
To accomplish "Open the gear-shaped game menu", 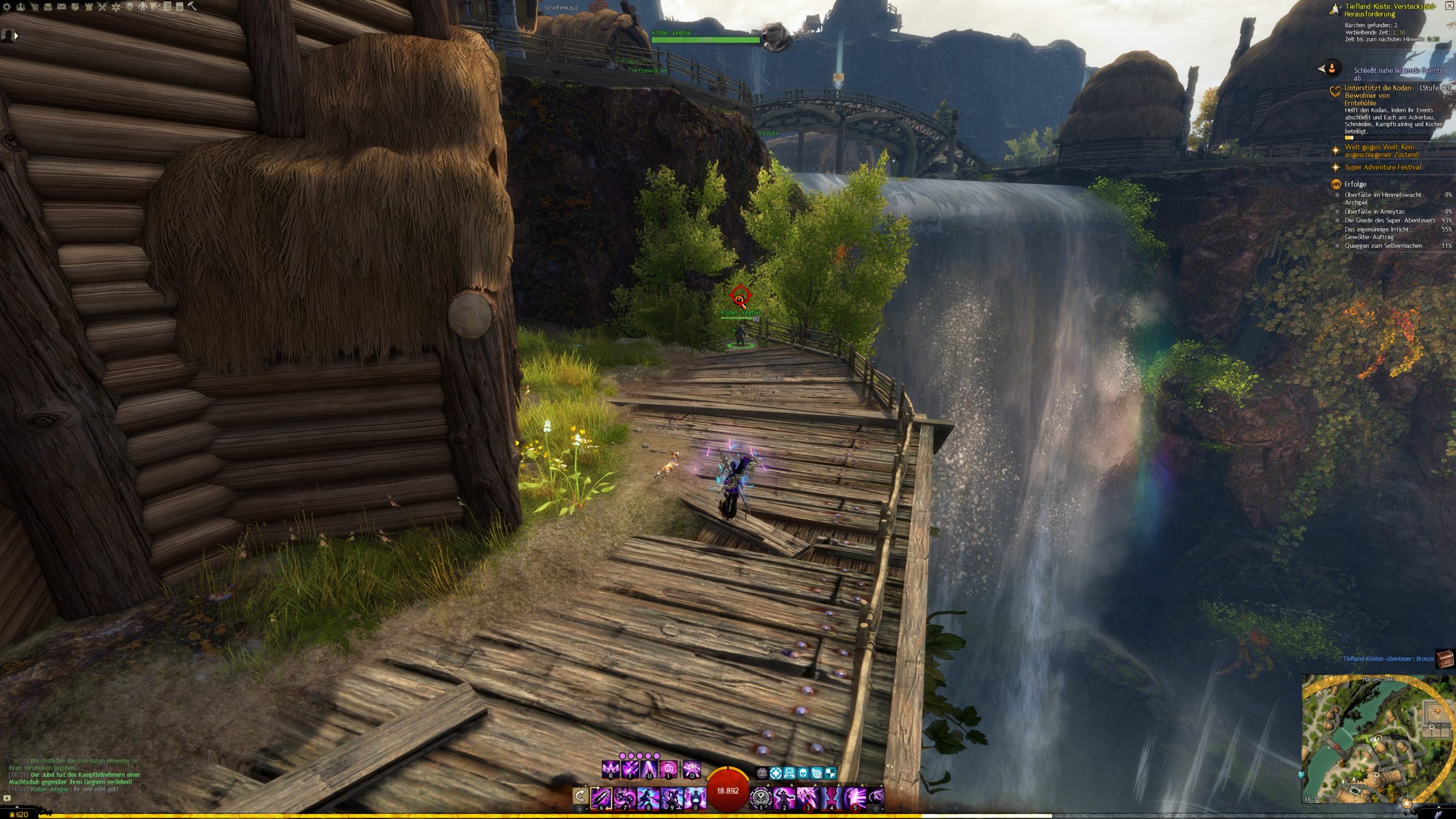I will click(x=7, y=7).
